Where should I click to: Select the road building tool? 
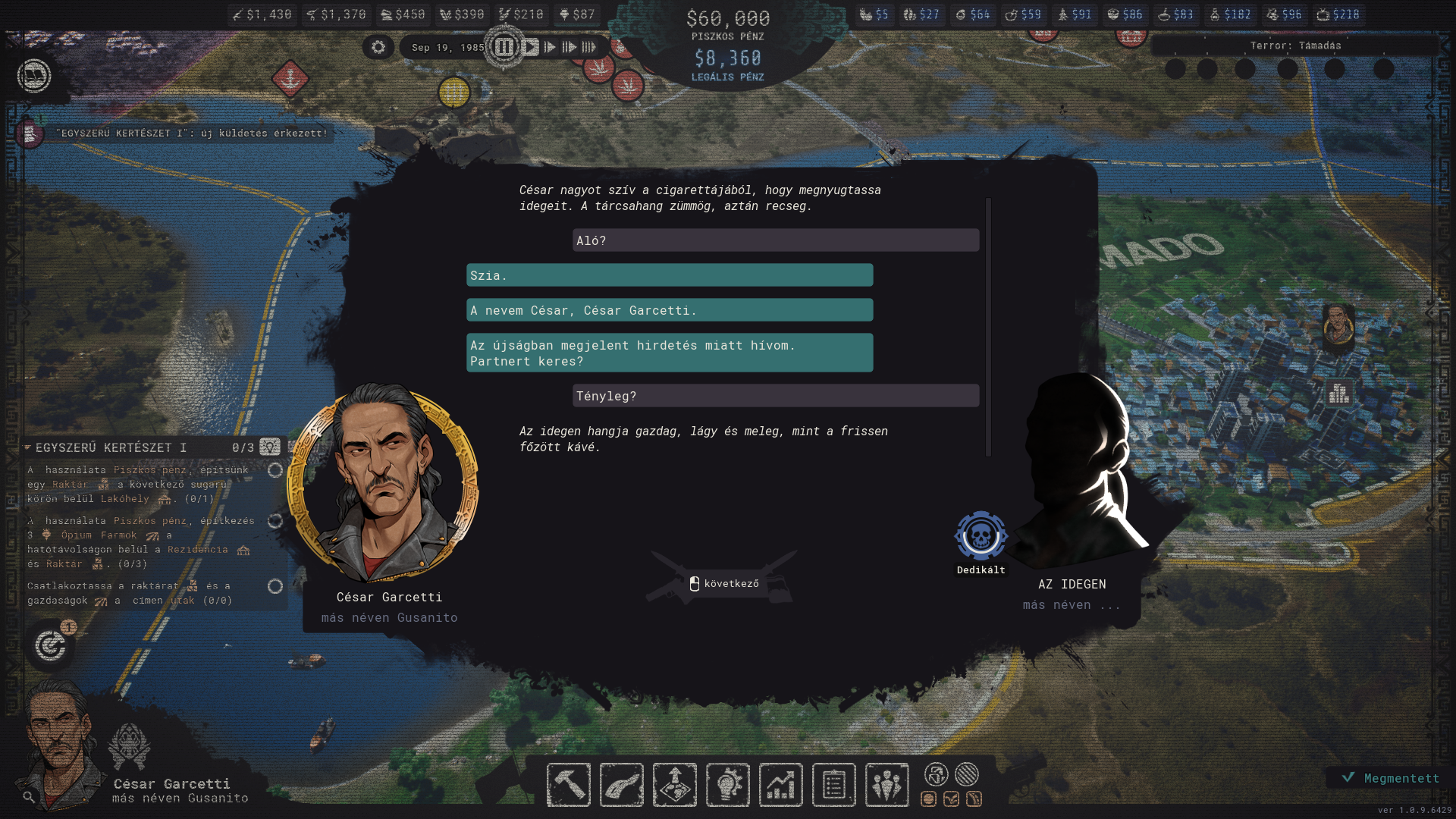tap(621, 784)
